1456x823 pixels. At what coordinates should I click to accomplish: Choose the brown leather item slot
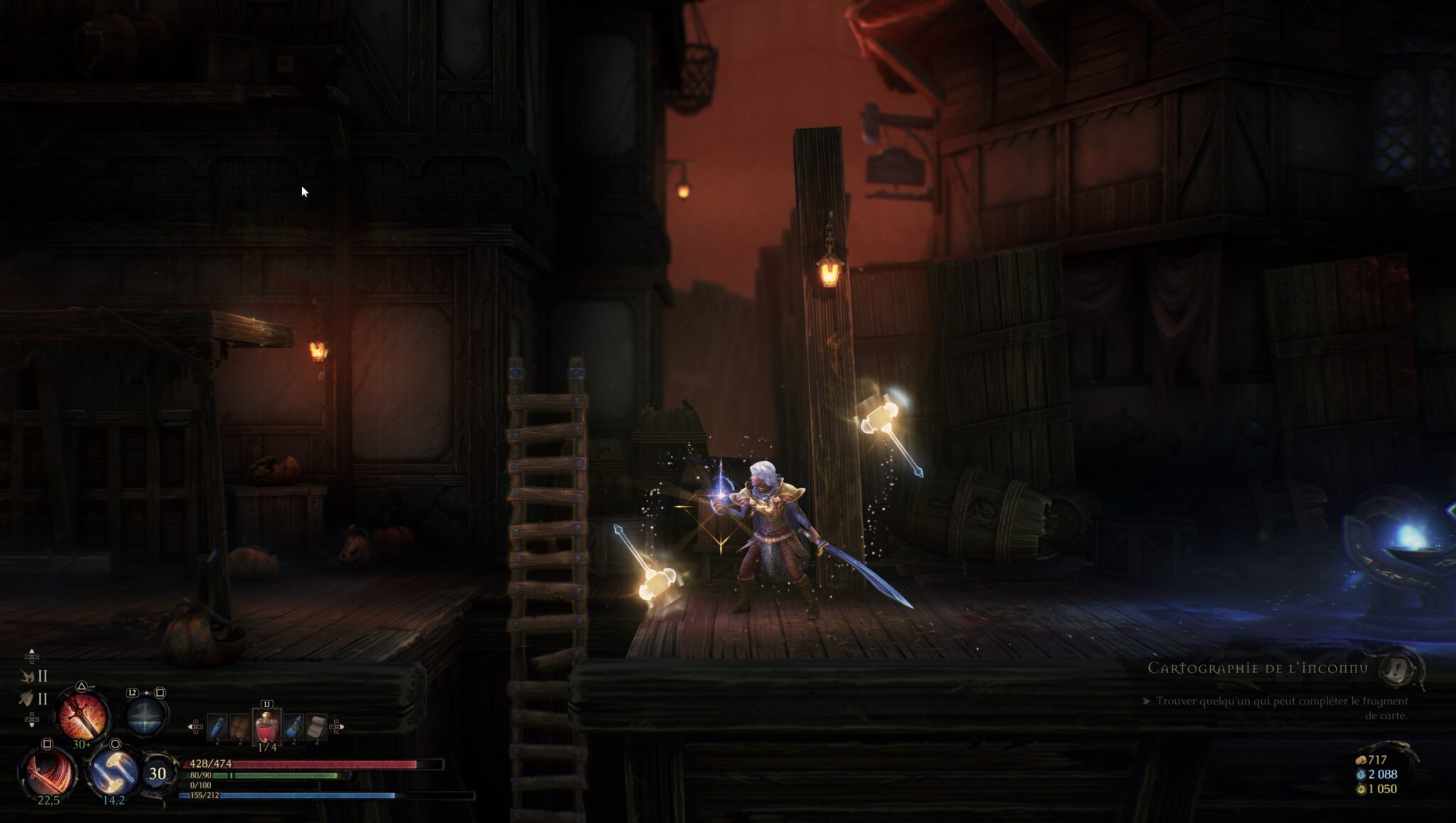click(240, 727)
